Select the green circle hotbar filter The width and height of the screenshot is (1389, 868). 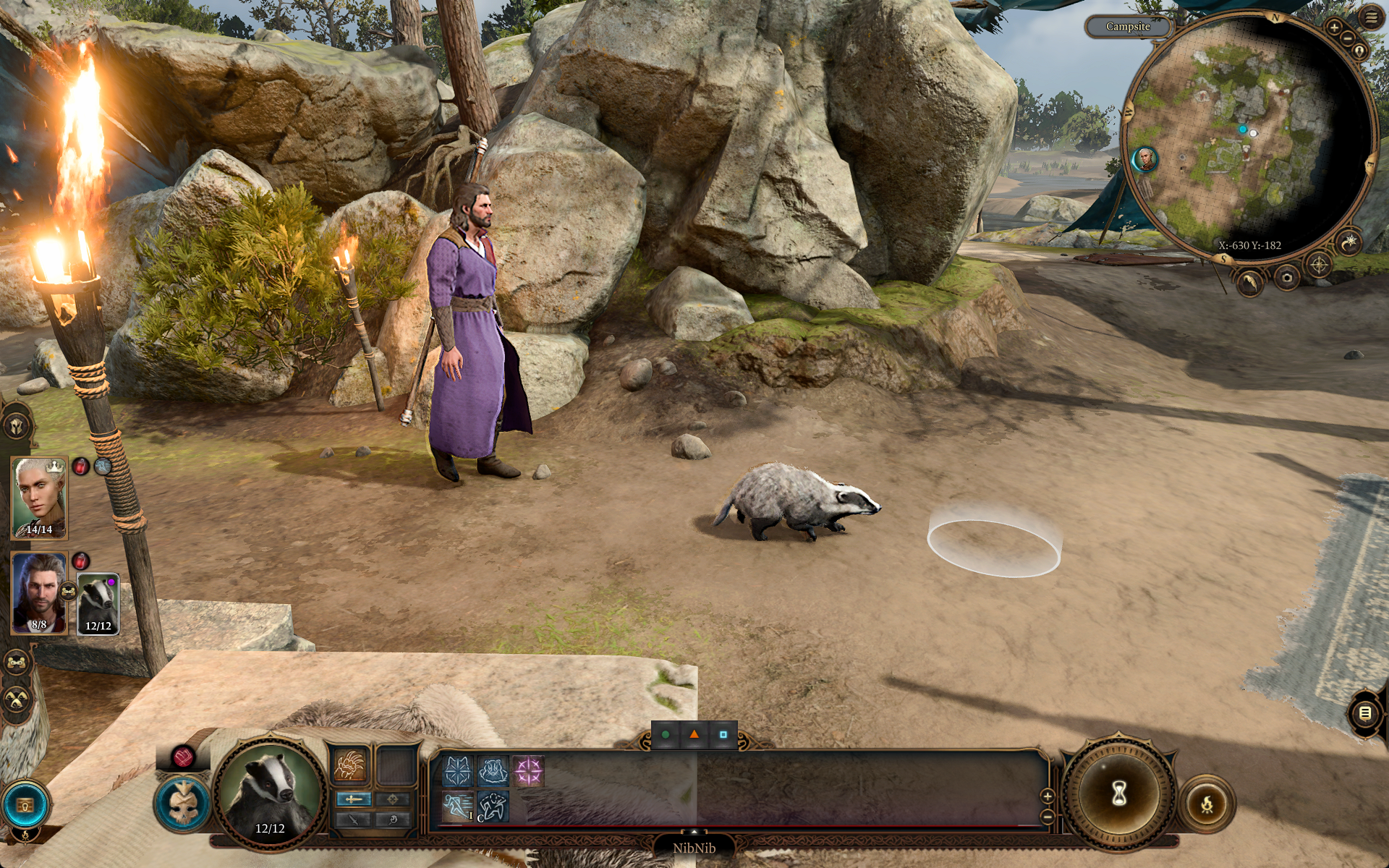(x=666, y=735)
